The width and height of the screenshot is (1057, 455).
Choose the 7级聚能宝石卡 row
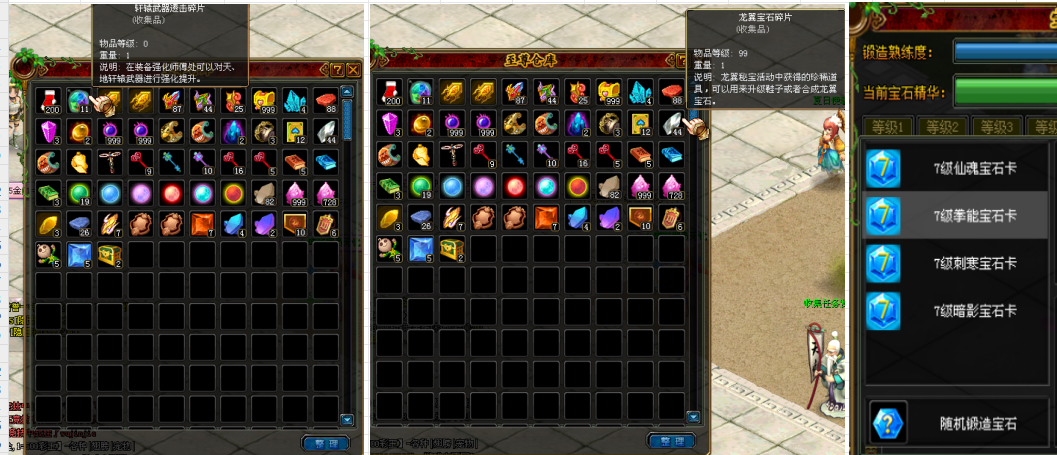tap(953, 215)
